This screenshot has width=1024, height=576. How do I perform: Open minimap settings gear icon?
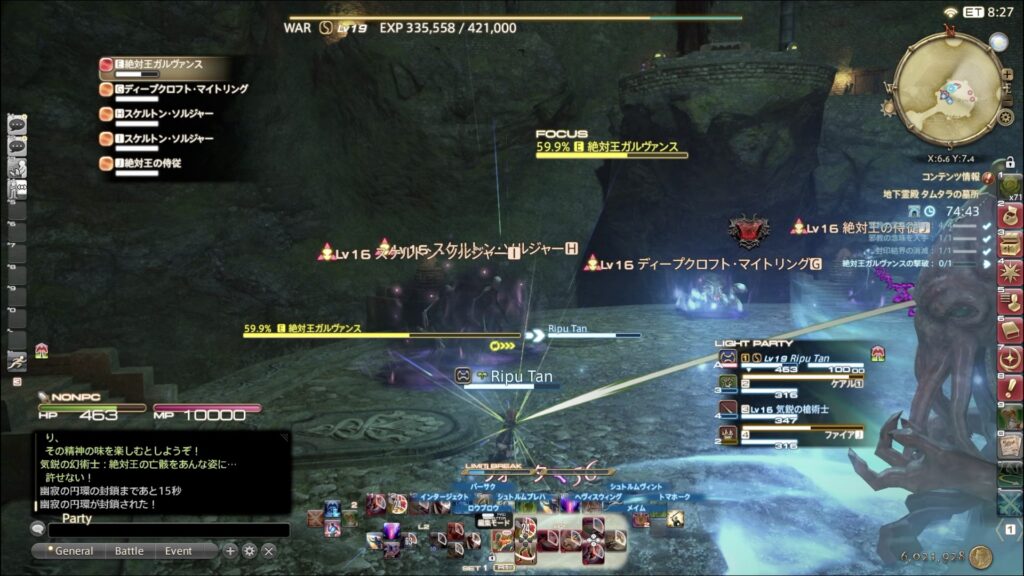[x=1006, y=117]
